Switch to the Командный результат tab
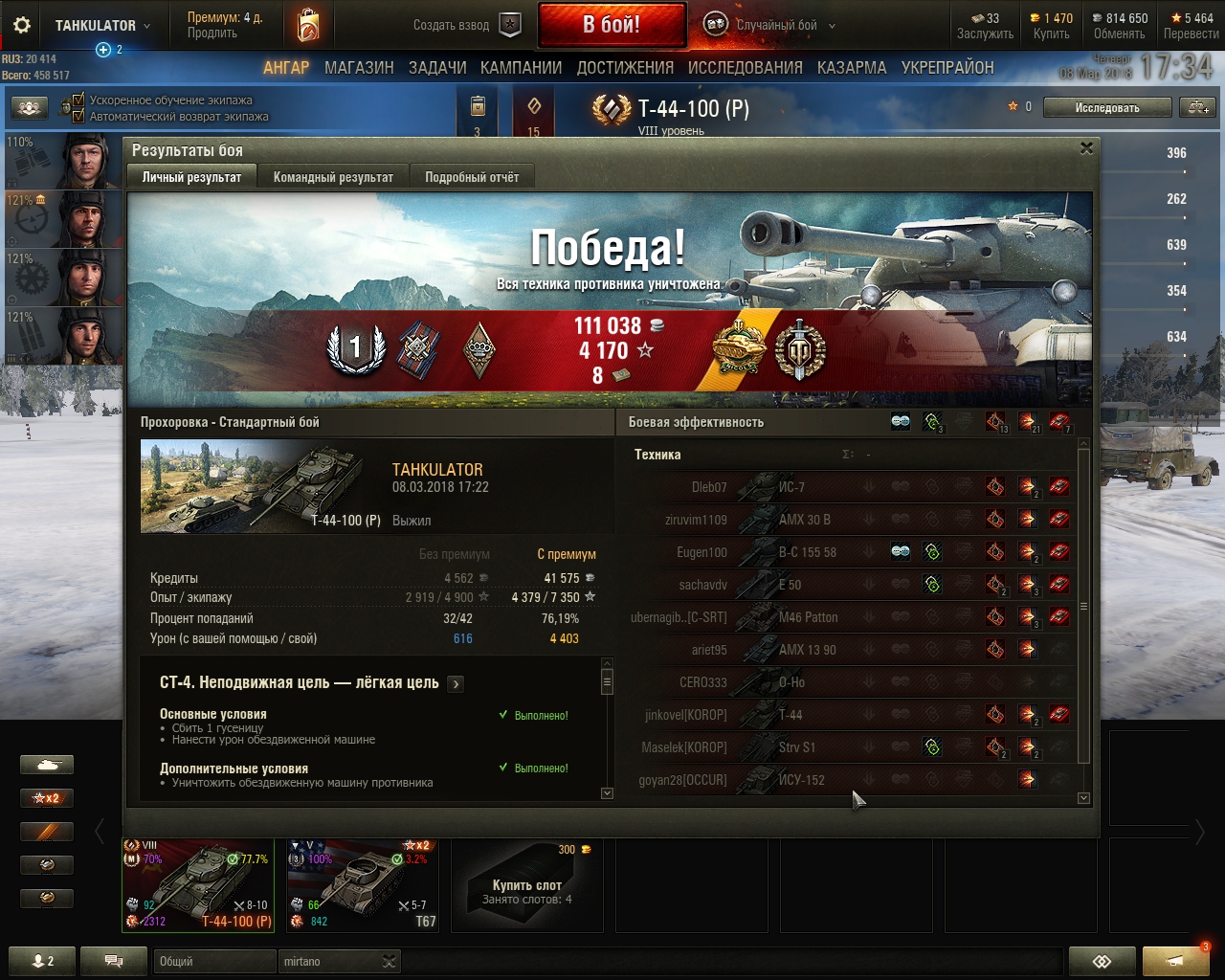 333,177
